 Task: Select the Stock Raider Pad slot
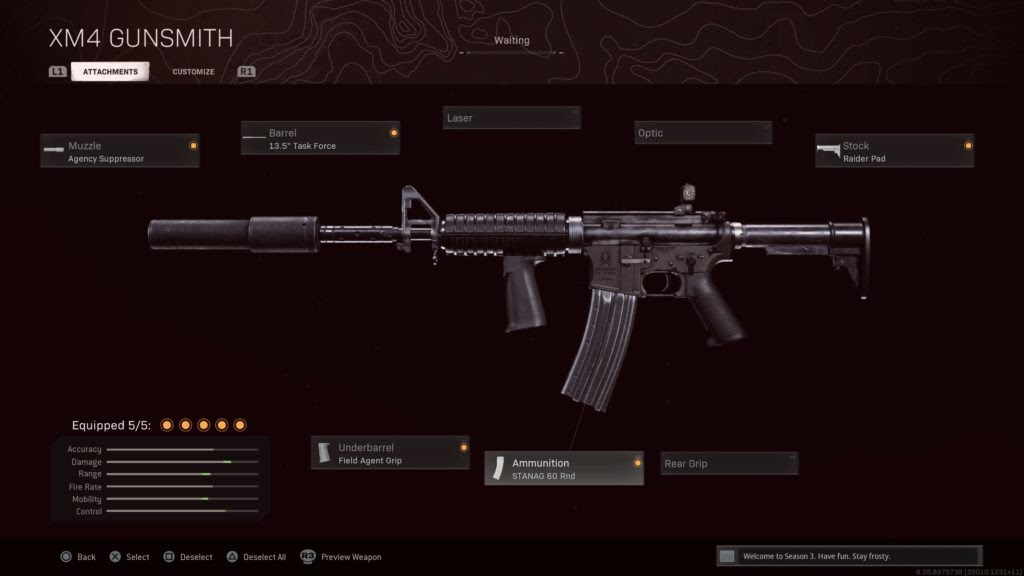pyautogui.click(x=894, y=151)
